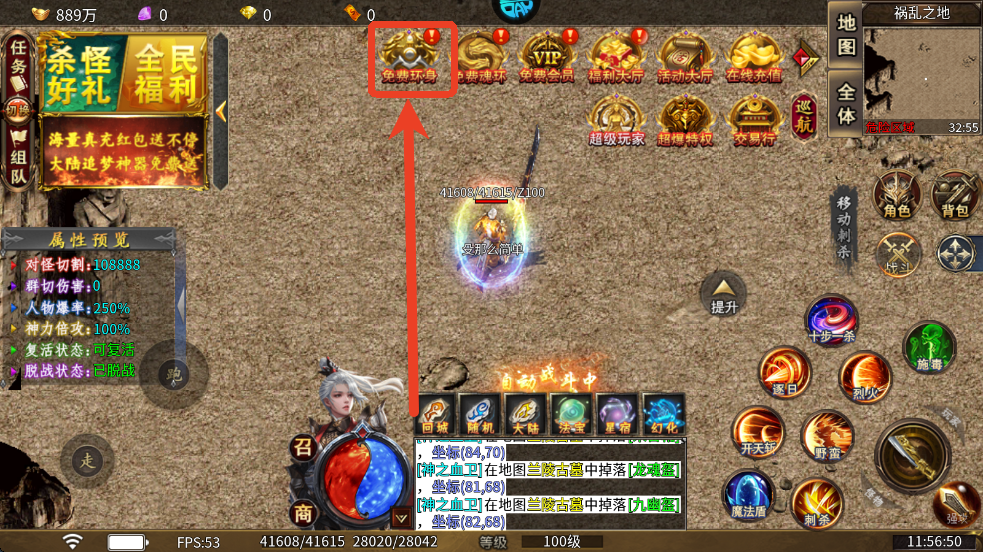Use the 烈火 fire skill
Screen dimensions: 983x552
coord(865,376)
